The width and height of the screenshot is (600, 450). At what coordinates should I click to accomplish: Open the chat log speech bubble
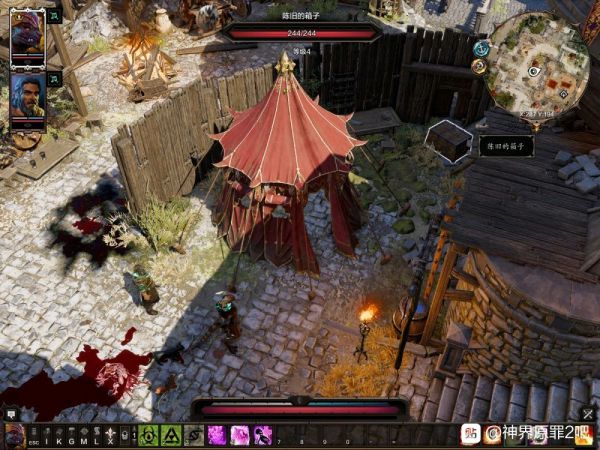[x=11, y=414]
